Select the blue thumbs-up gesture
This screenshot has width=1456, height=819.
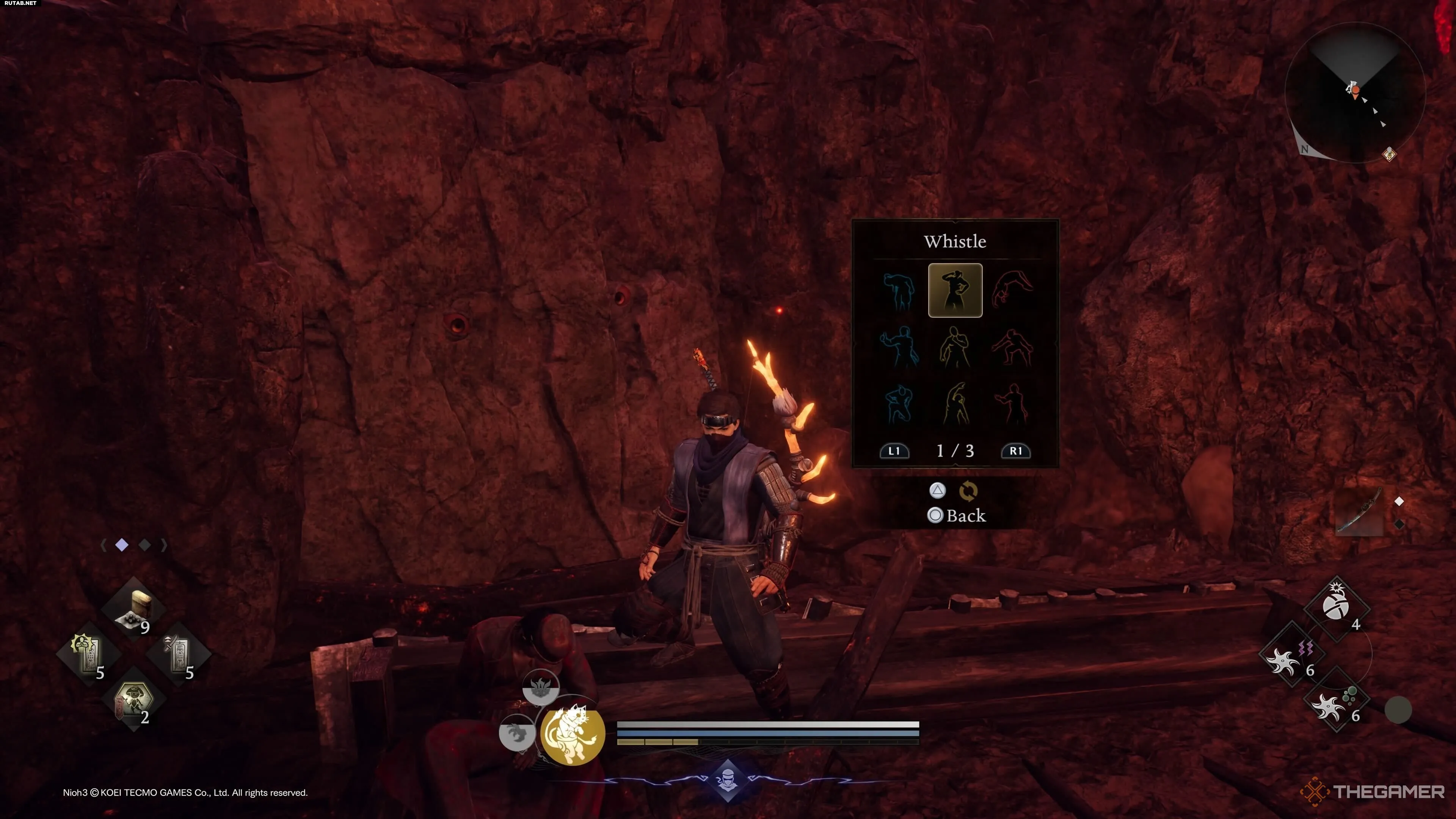[898, 347]
